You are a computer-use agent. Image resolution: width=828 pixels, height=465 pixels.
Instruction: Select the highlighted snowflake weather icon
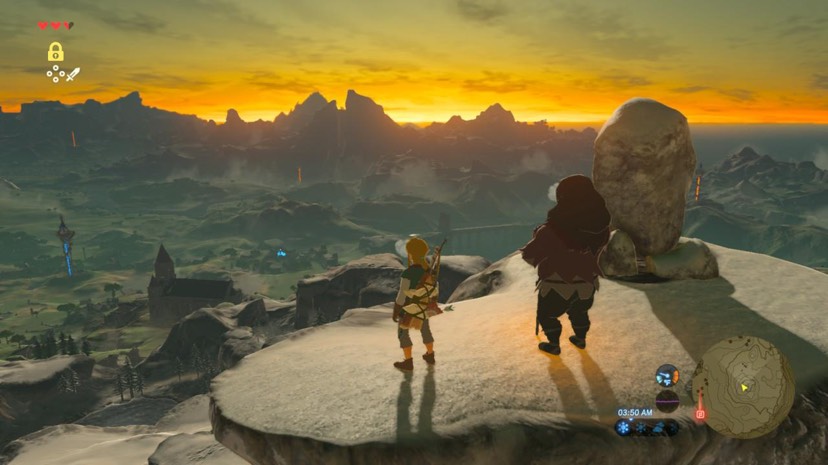coord(624,427)
